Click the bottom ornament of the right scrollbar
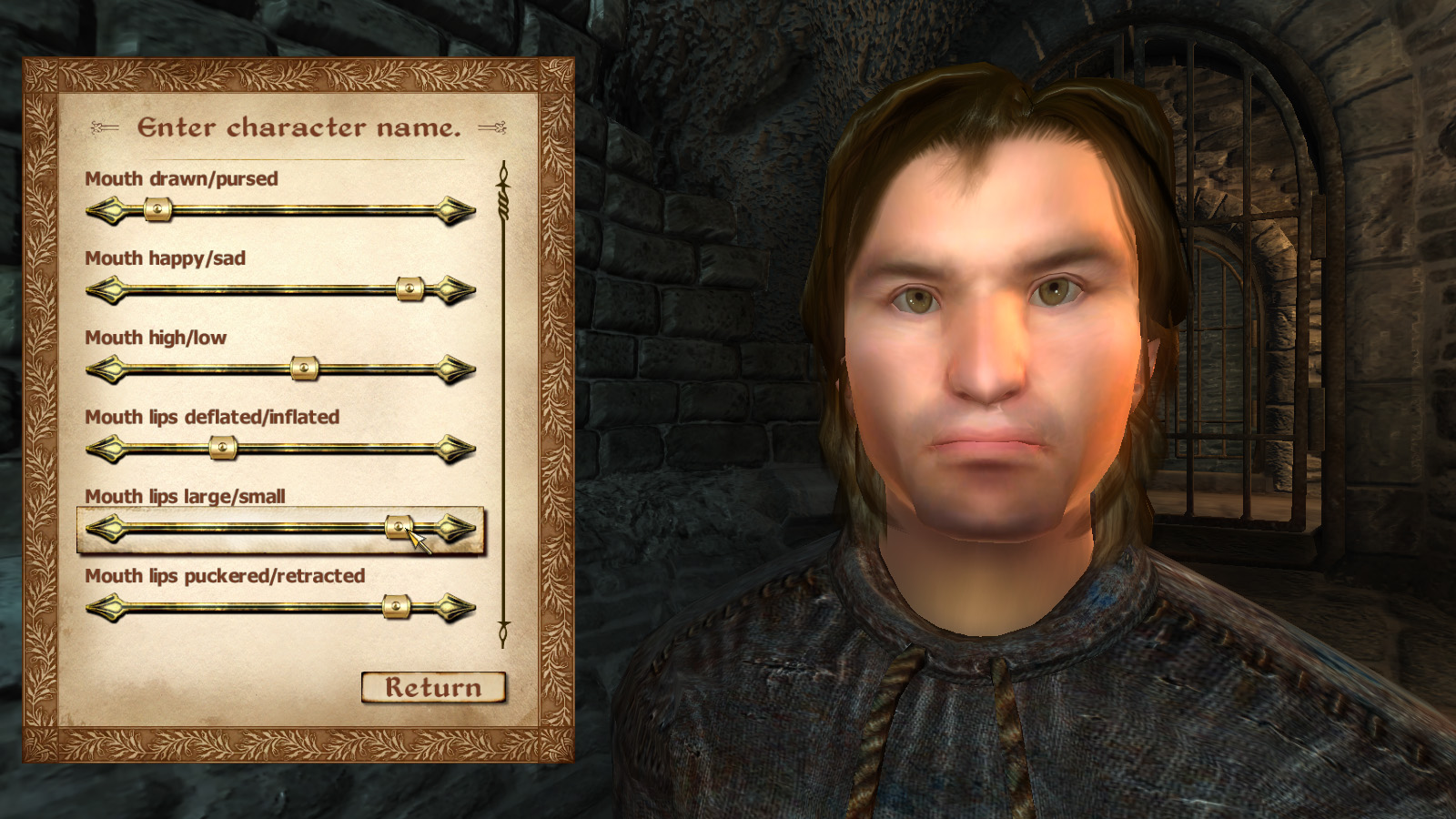1456x819 pixels. [x=501, y=631]
